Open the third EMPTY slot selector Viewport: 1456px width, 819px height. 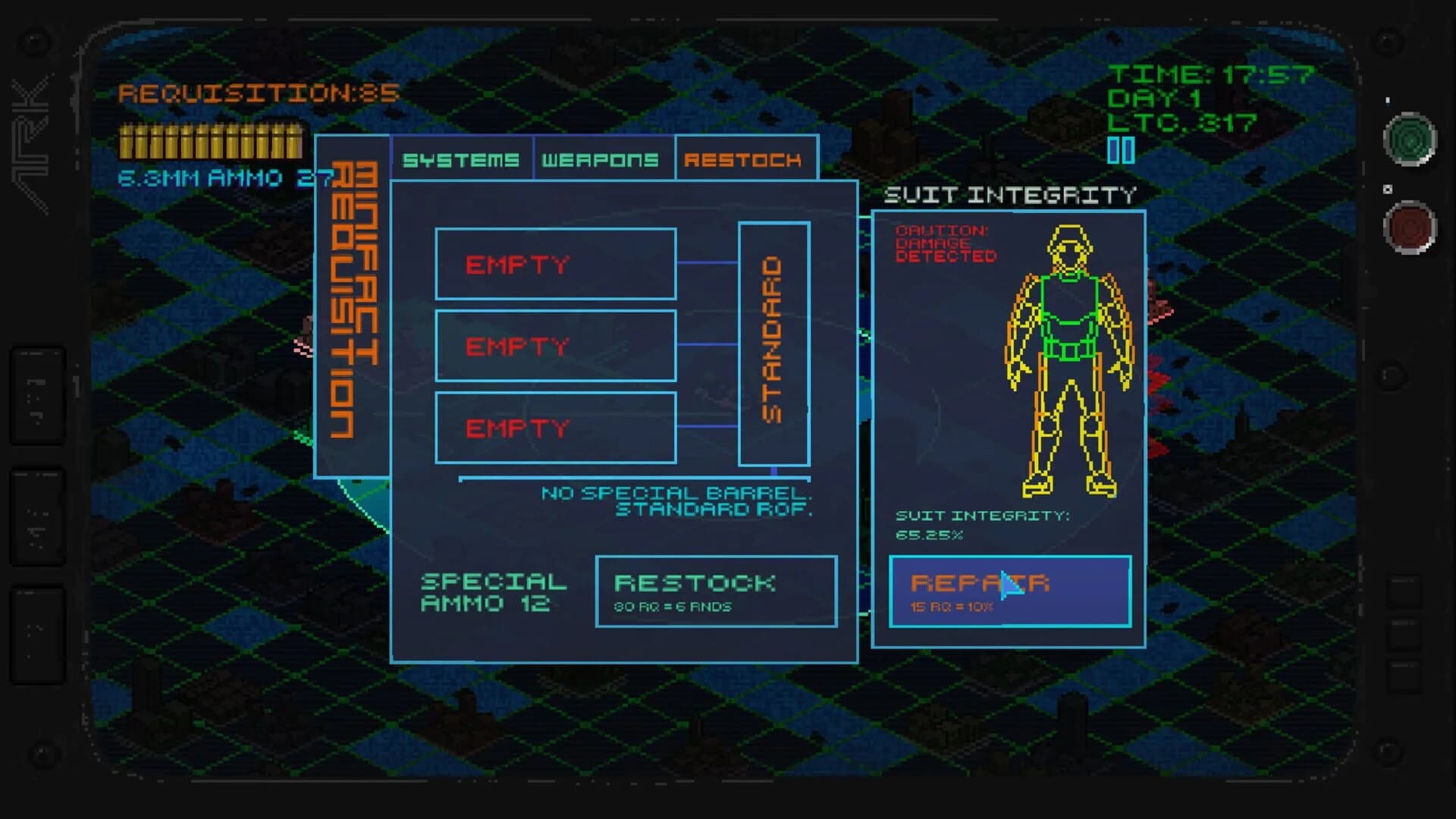click(x=555, y=427)
